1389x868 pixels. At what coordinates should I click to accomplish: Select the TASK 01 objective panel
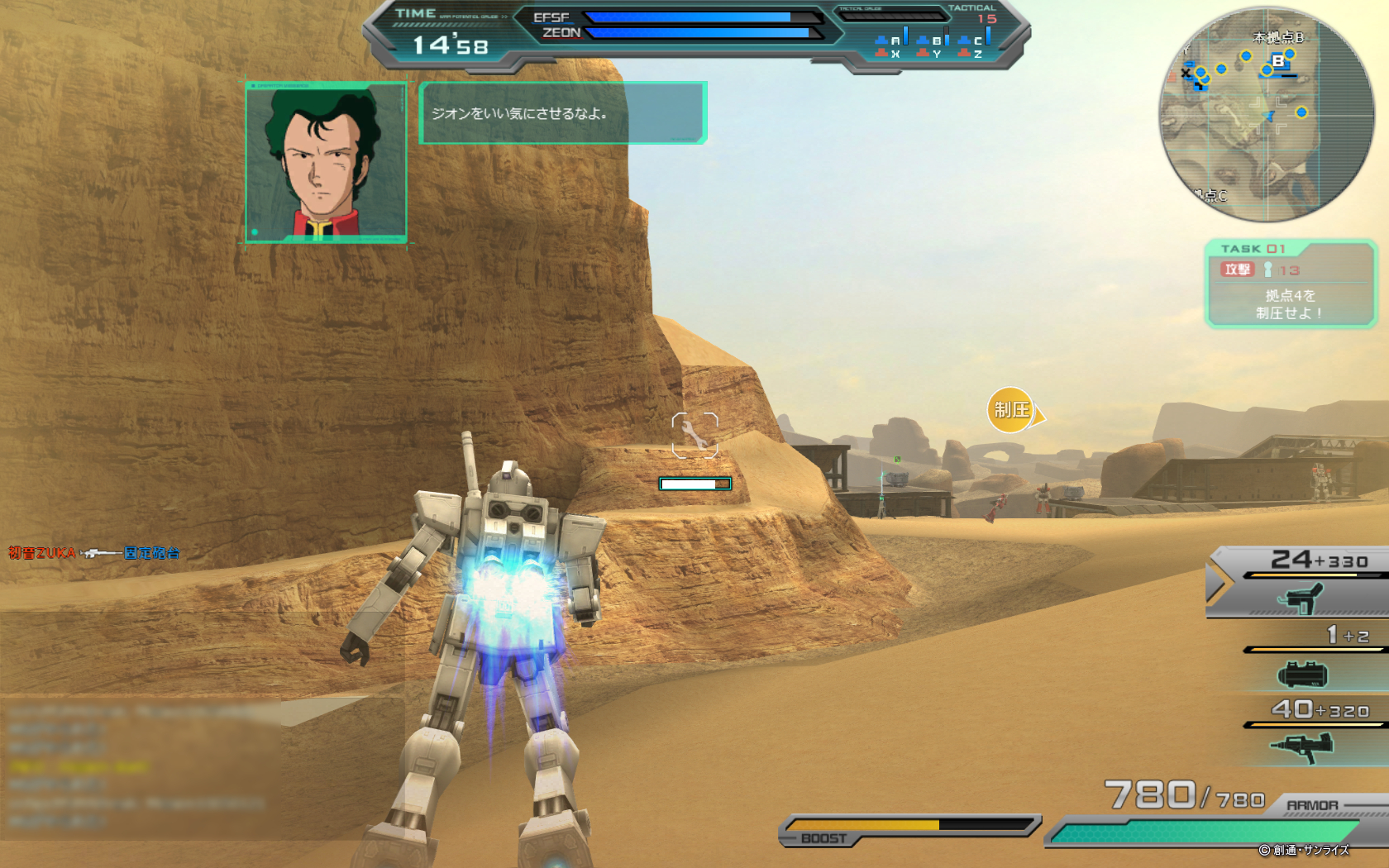[x=1290, y=284]
